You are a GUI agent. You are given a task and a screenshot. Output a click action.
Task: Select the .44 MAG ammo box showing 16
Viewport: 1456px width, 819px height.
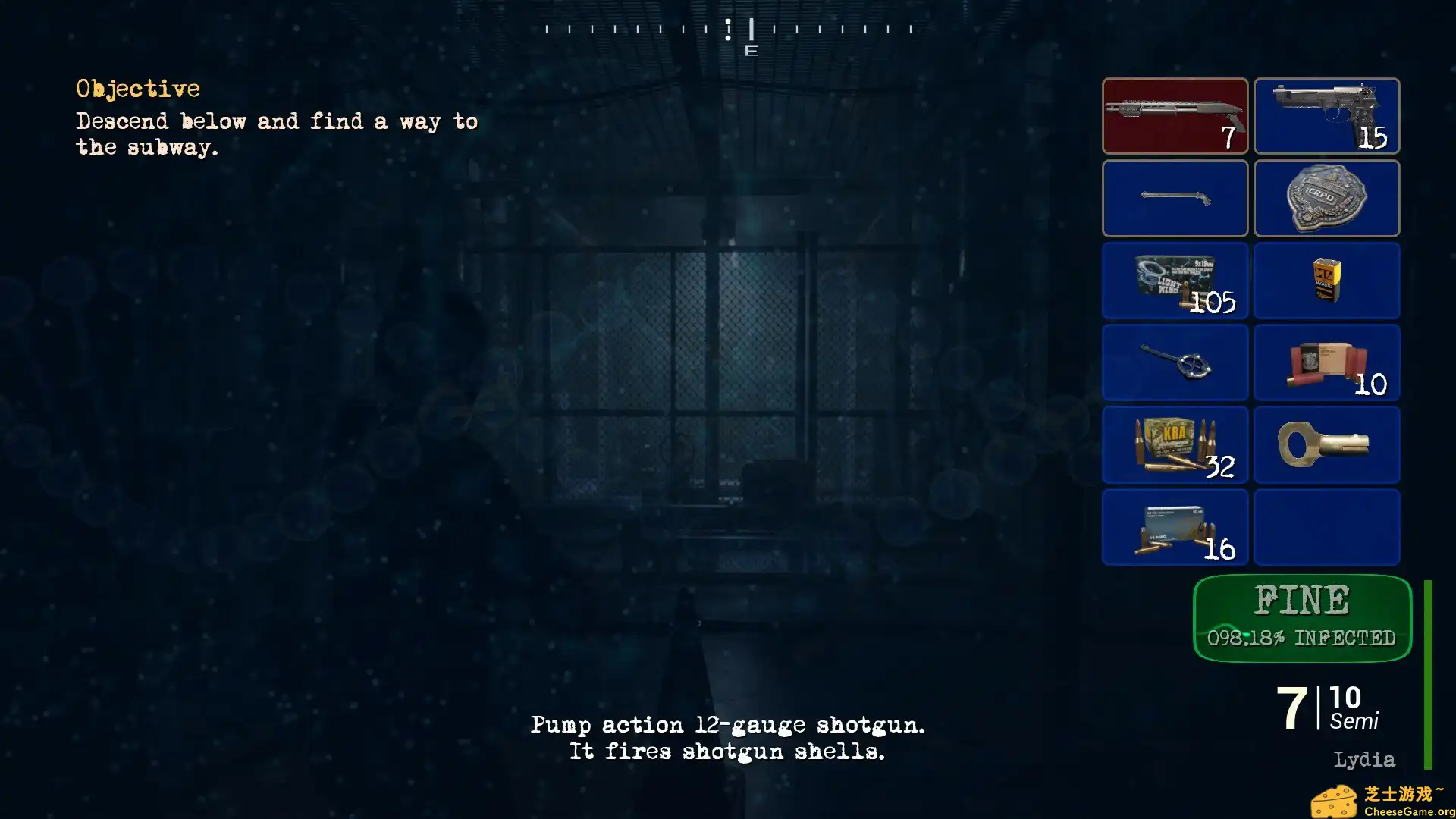pyautogui.click(x=1175, y=527)
